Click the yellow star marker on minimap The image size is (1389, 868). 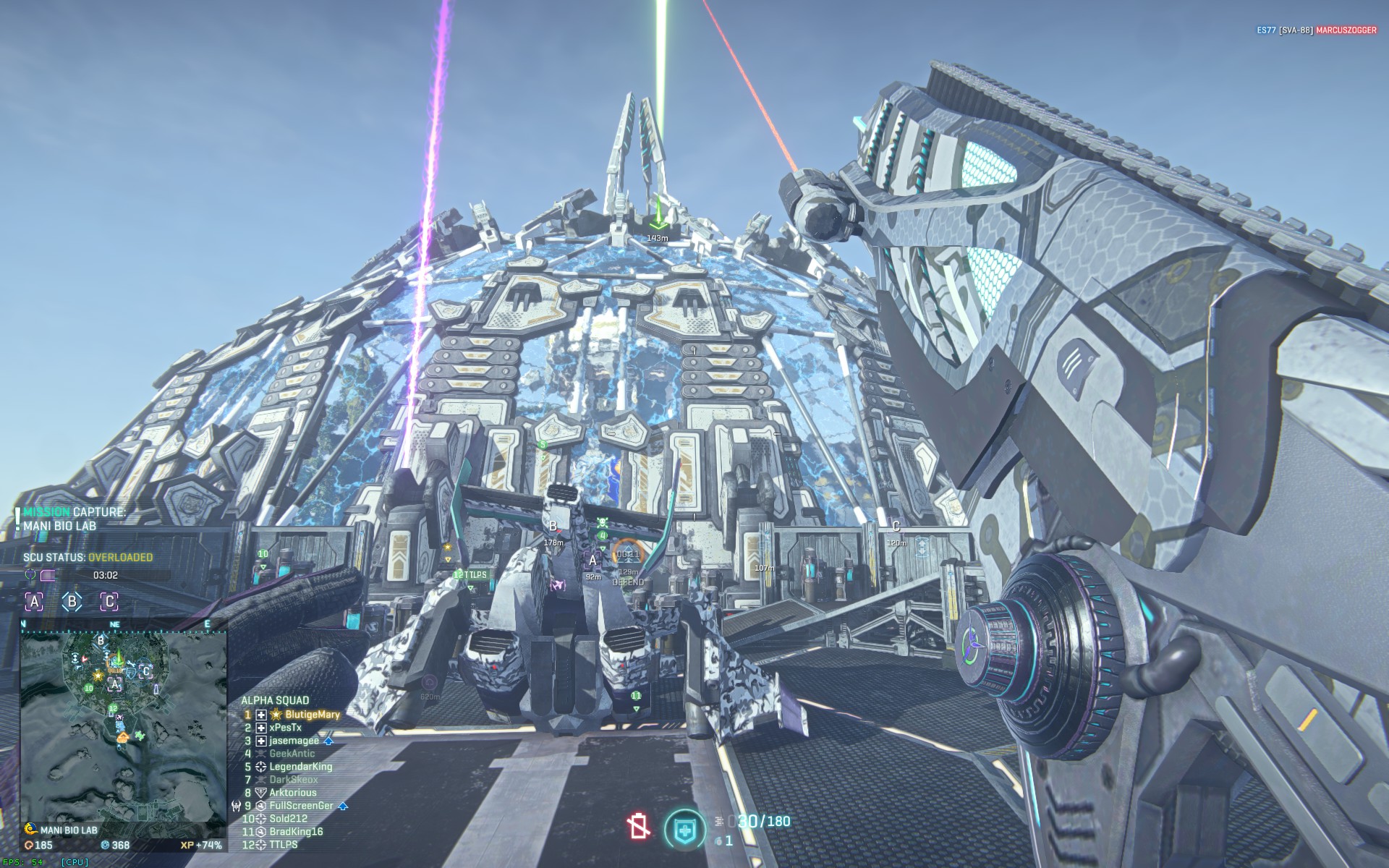[98, 676]
